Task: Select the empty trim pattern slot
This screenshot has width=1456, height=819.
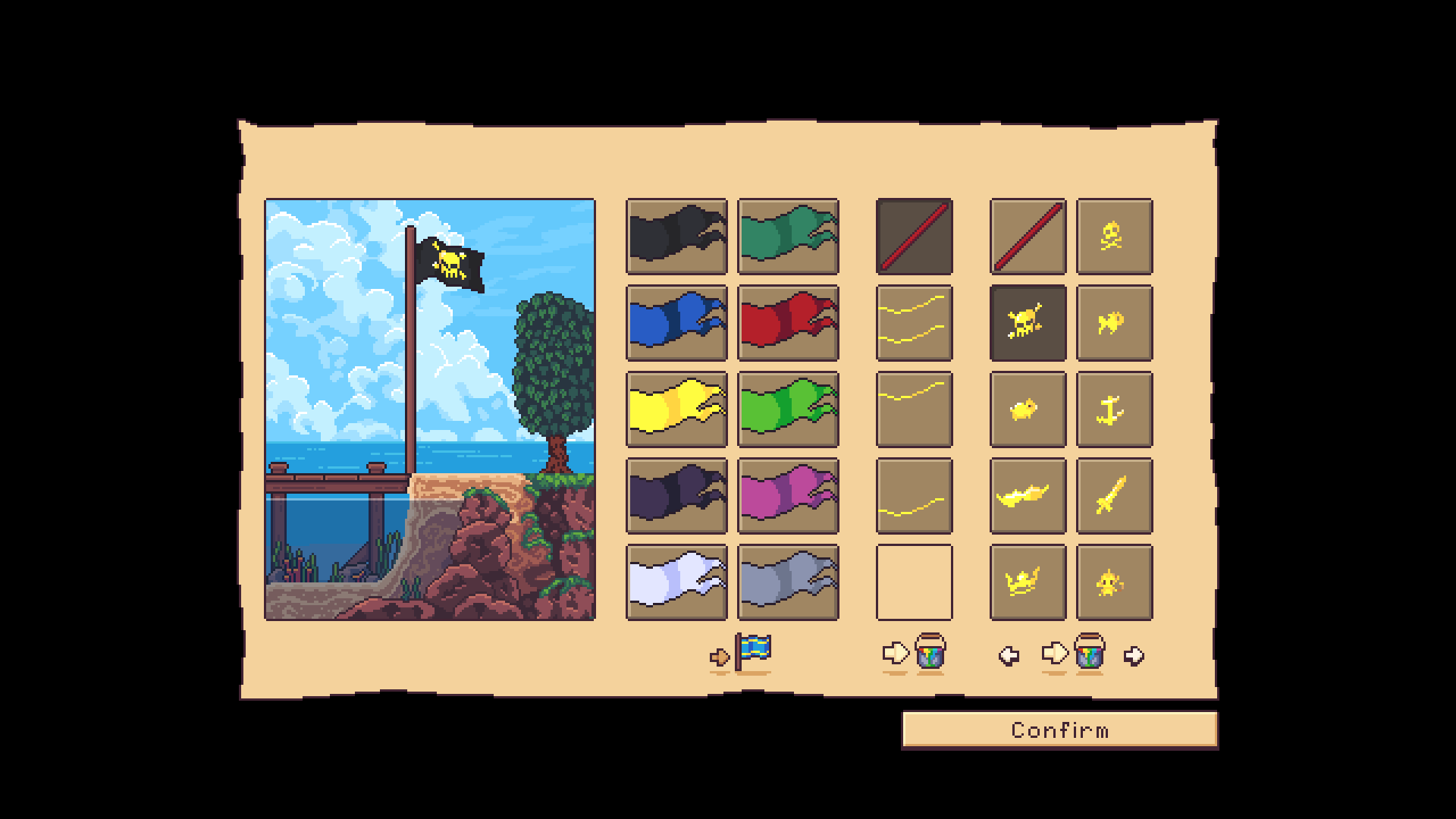Action: pos(913,580)
